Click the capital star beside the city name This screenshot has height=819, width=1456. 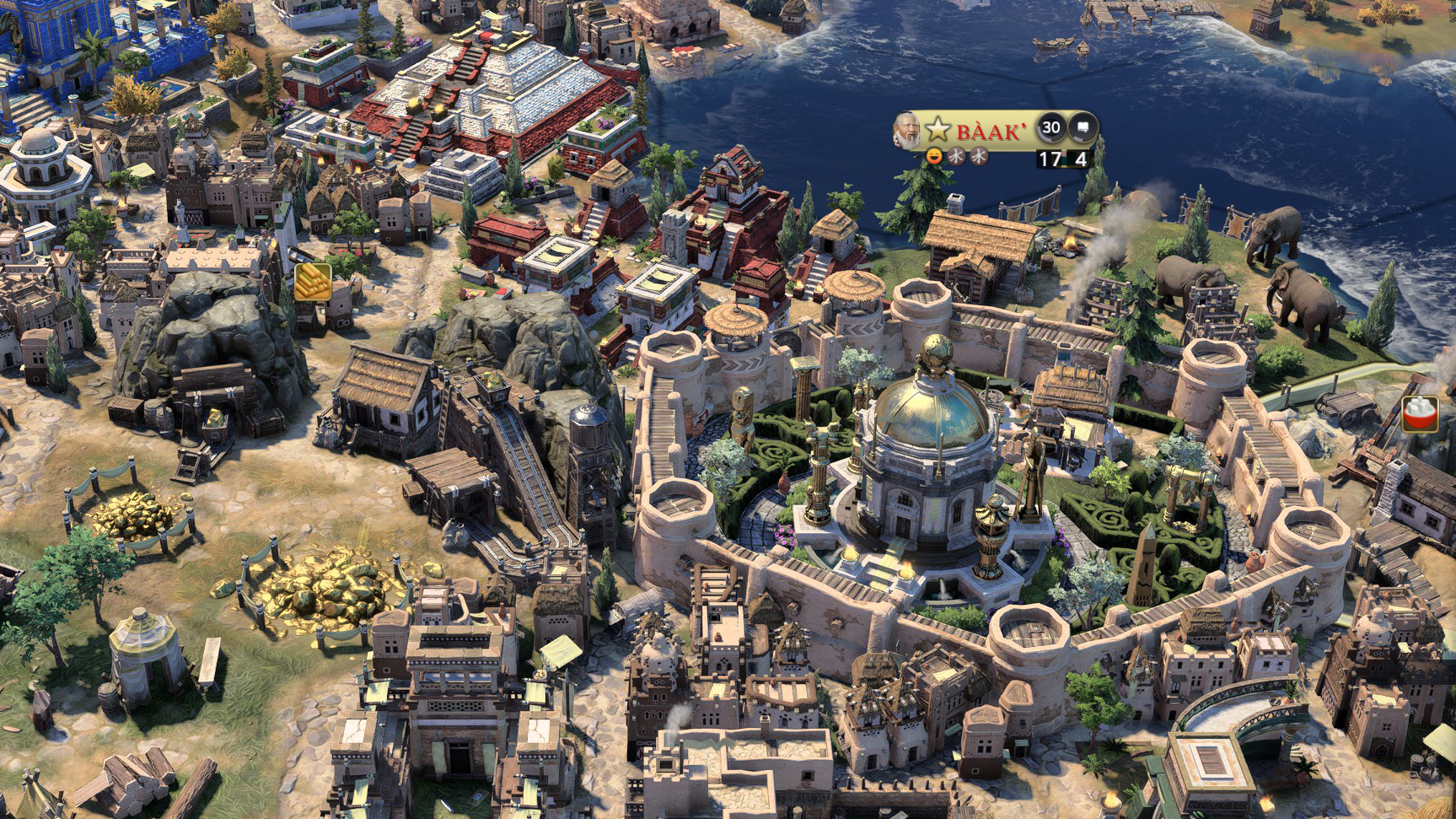[x=938, y=128]
